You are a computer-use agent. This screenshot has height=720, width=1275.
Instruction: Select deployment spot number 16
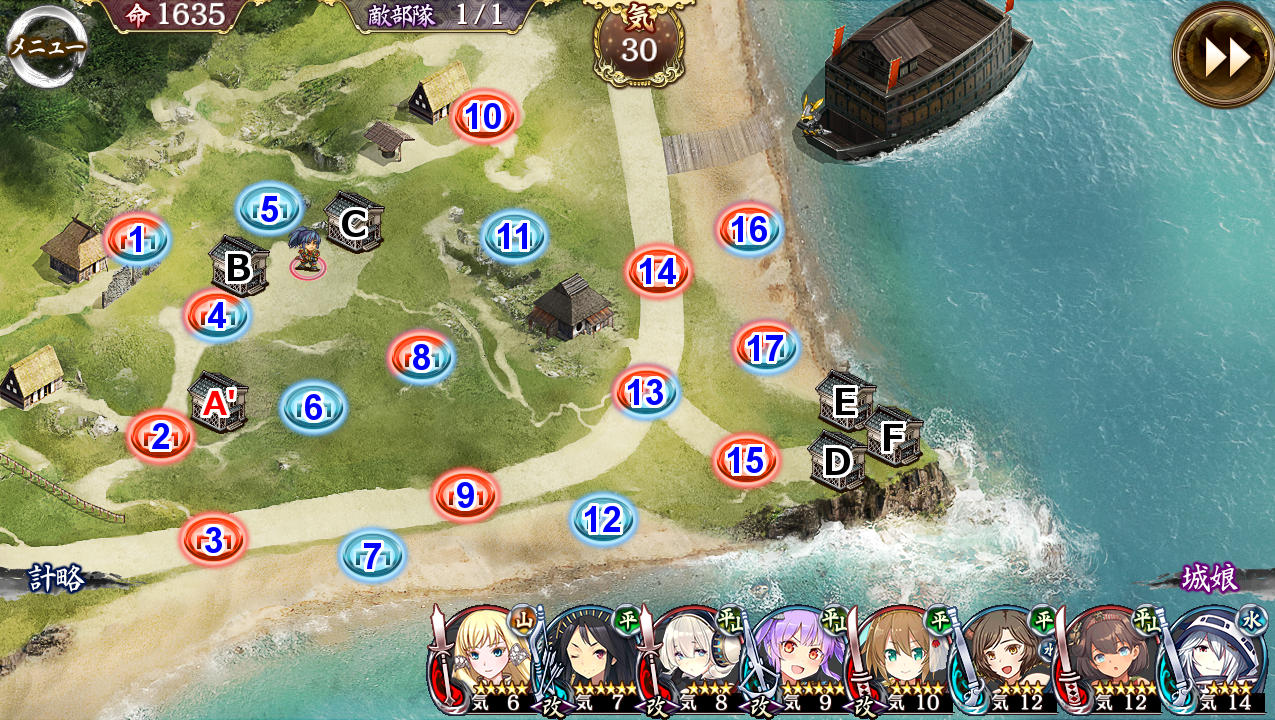pos(749,230)
